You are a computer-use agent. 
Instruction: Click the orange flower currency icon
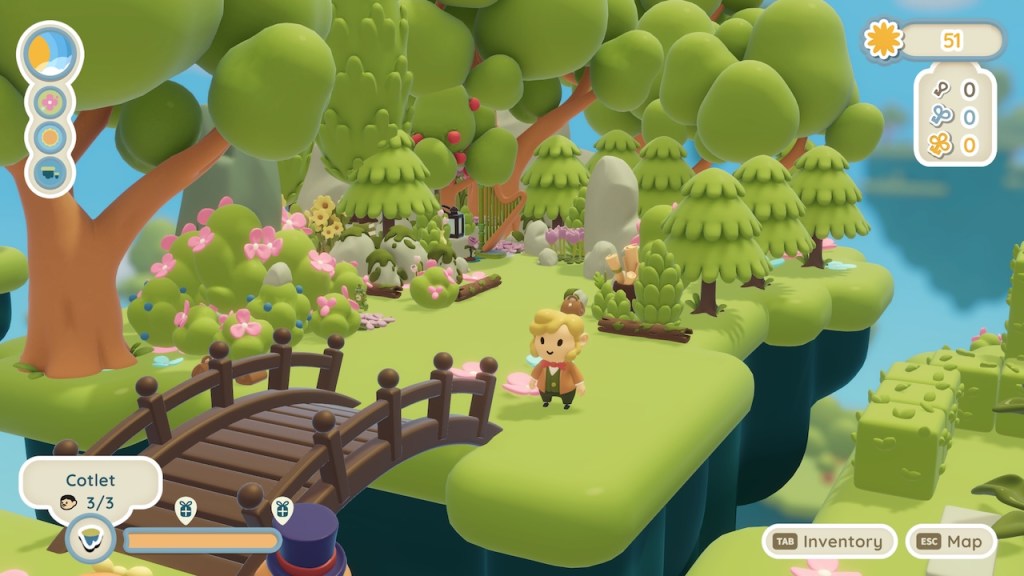(x=883, y=40)
